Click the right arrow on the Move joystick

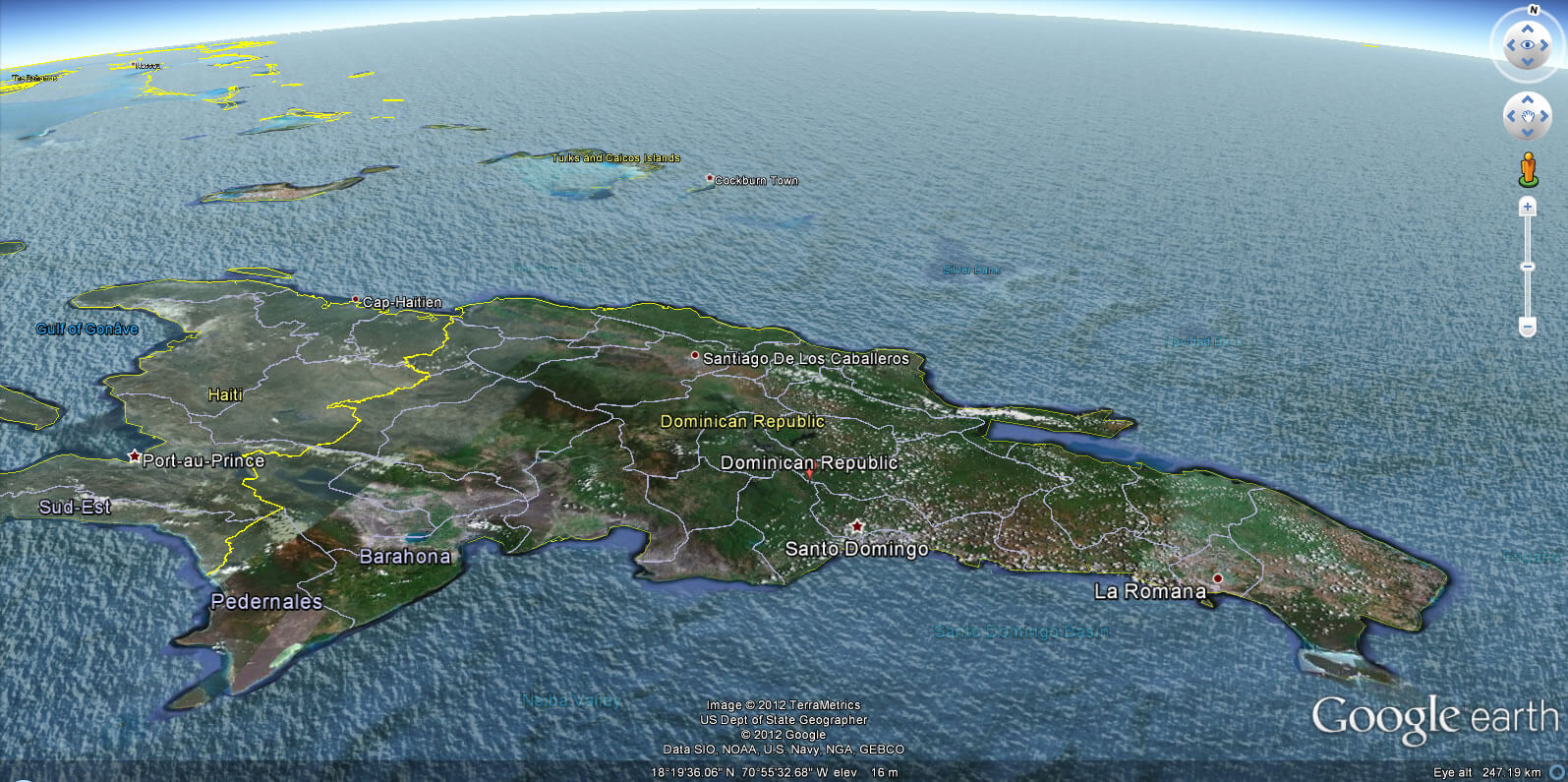click(1544, 116)
